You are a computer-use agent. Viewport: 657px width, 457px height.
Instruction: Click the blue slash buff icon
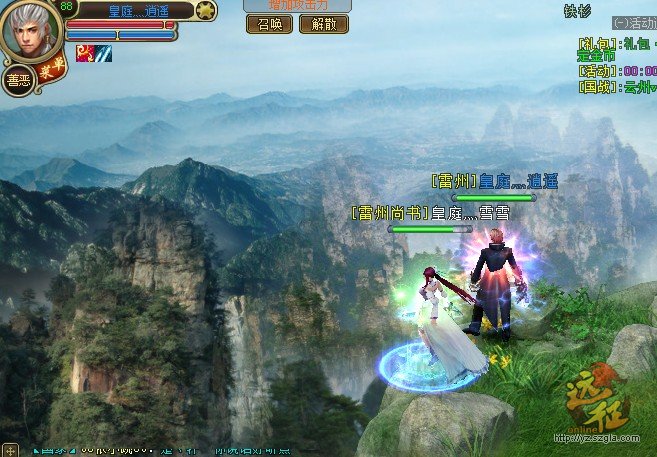tap(102, 53)
